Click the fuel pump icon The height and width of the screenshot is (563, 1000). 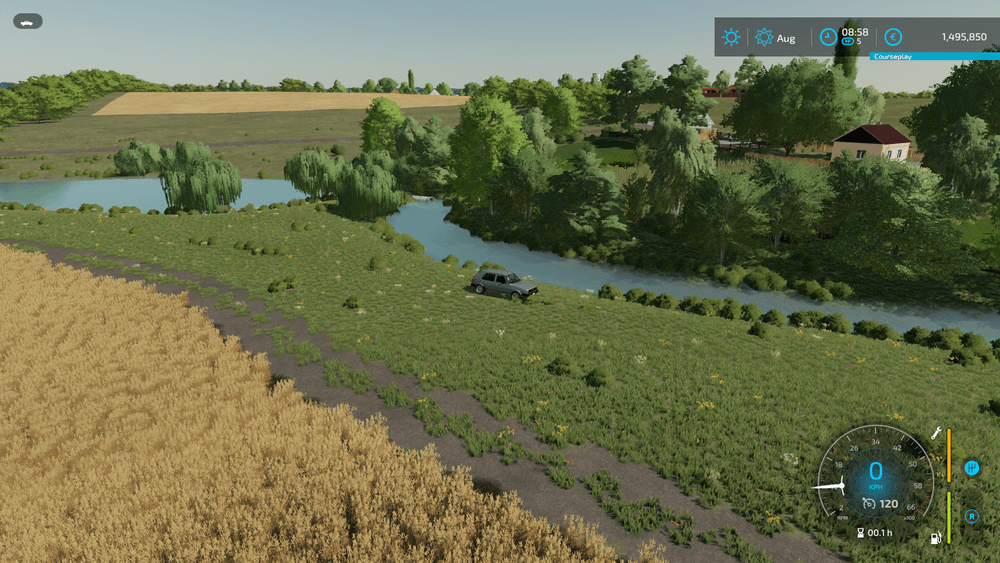[936, 538]
